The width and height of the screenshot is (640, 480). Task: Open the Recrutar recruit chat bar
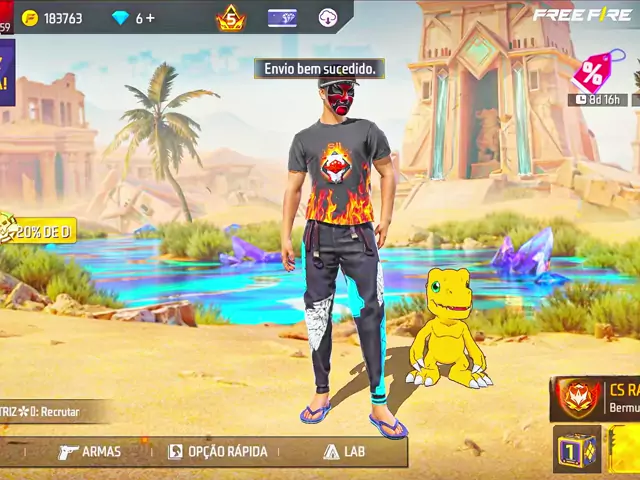50,411
